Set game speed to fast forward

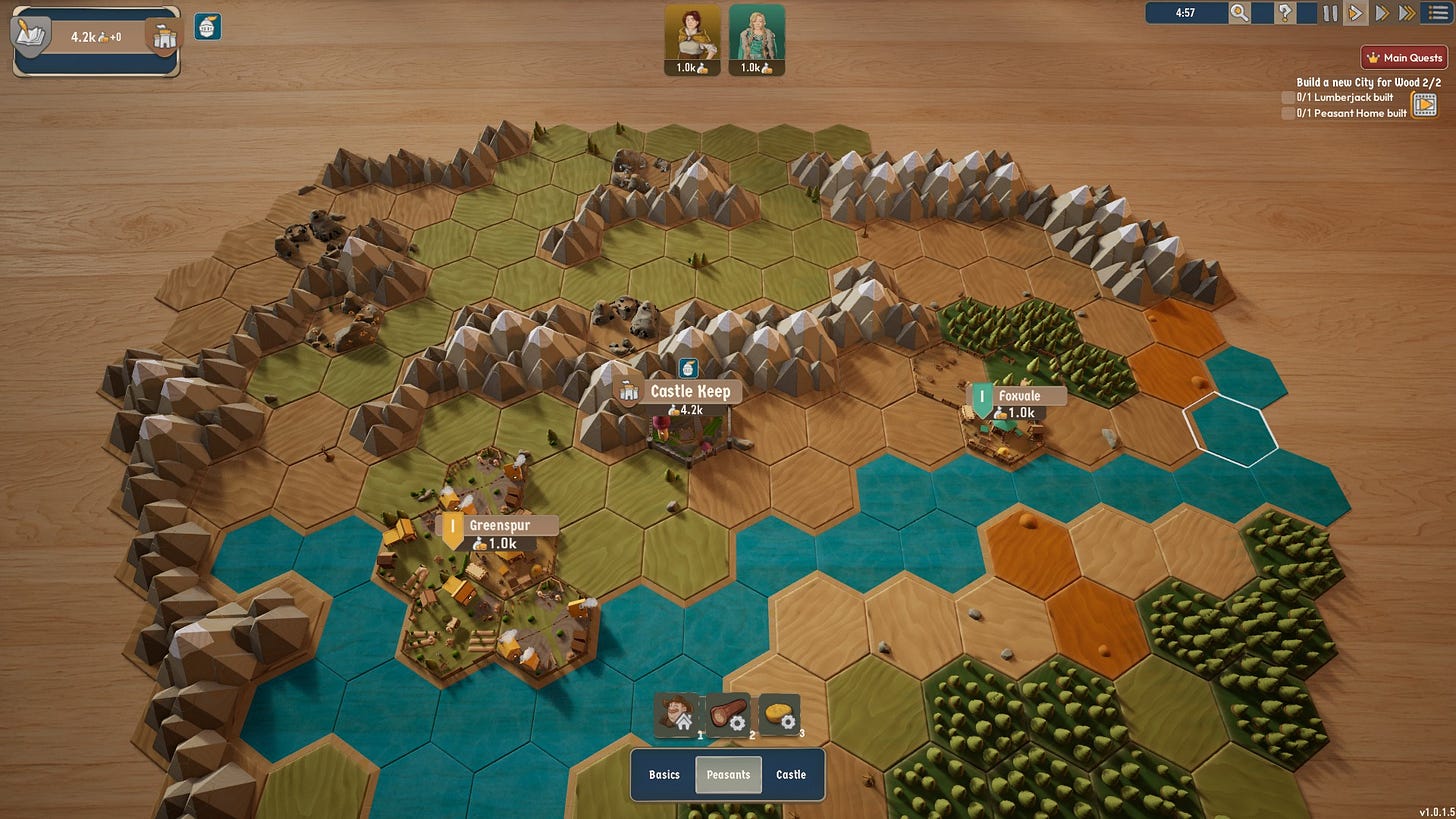1382,13
